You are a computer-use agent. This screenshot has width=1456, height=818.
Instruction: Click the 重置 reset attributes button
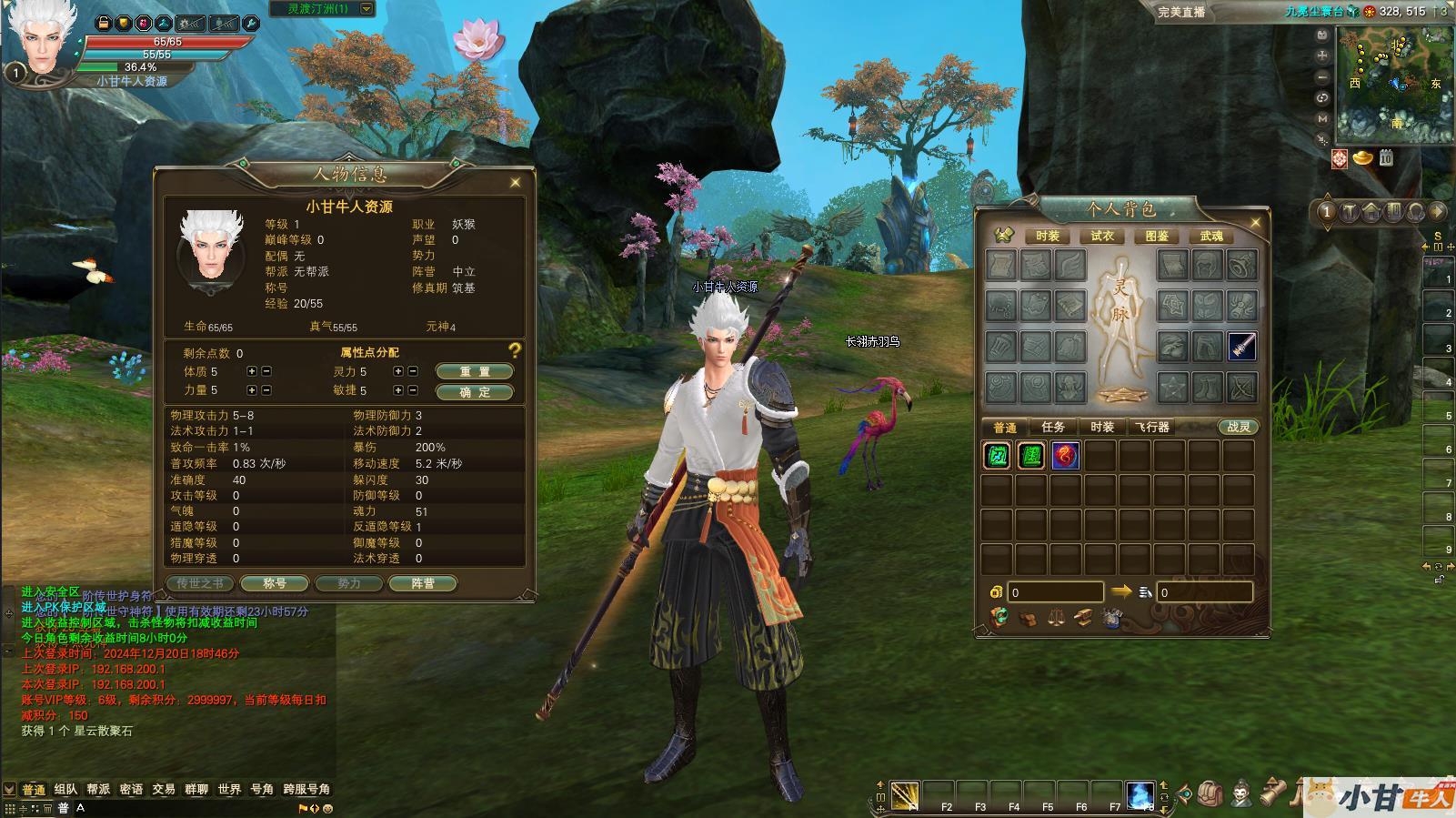[474, 371]
